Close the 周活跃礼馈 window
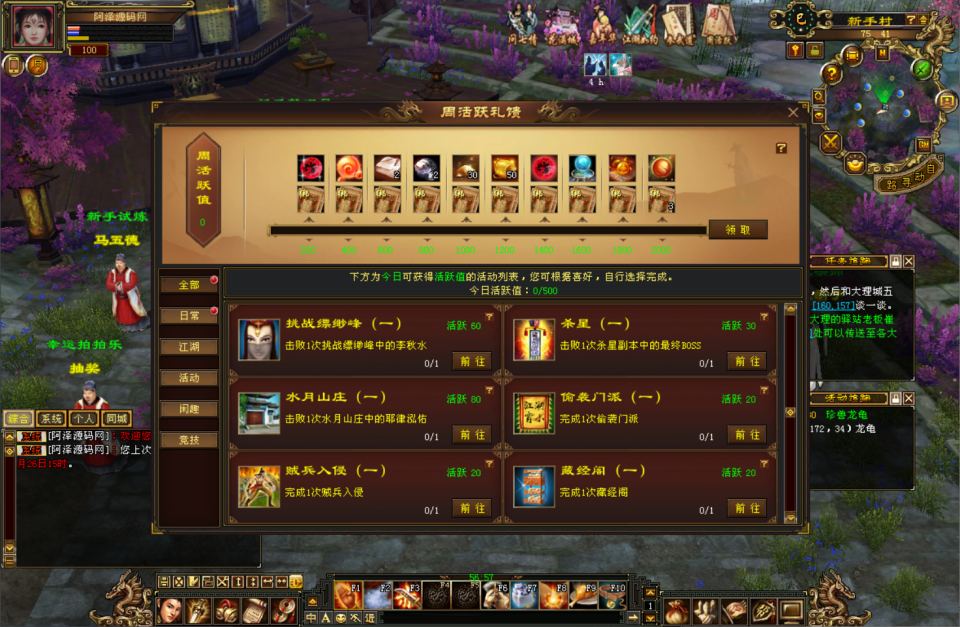The image size is (960, 627). (793, 113)
